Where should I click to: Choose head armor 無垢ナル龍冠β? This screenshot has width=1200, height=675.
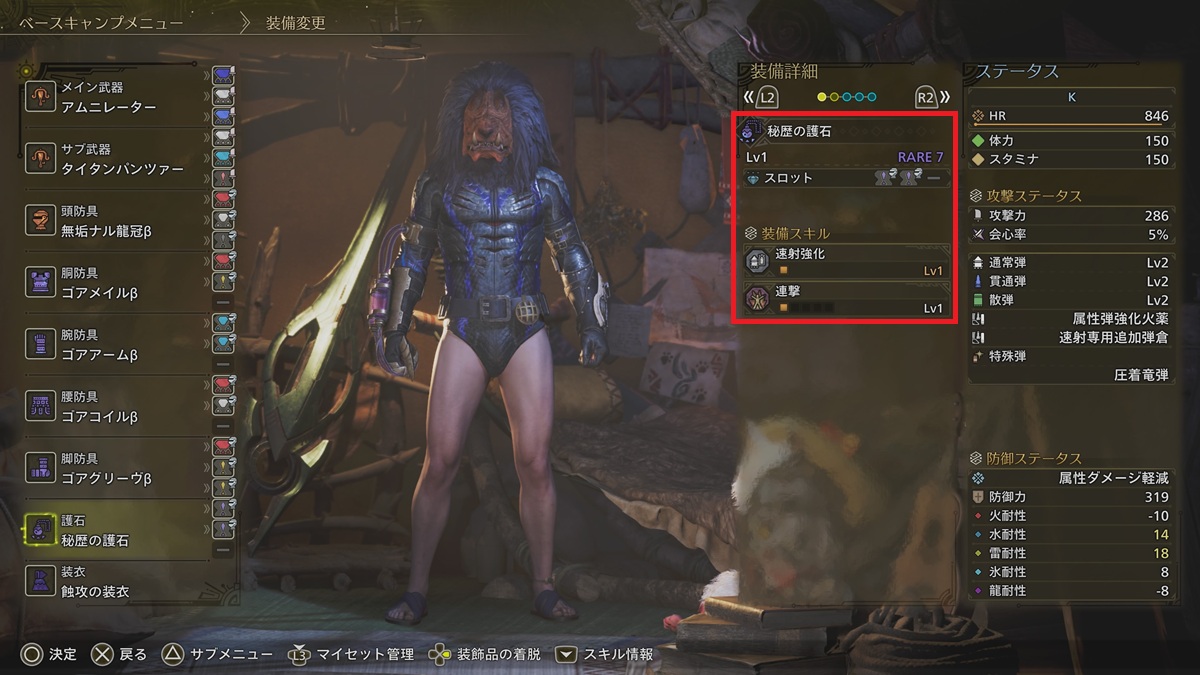(x=120, y=222)
